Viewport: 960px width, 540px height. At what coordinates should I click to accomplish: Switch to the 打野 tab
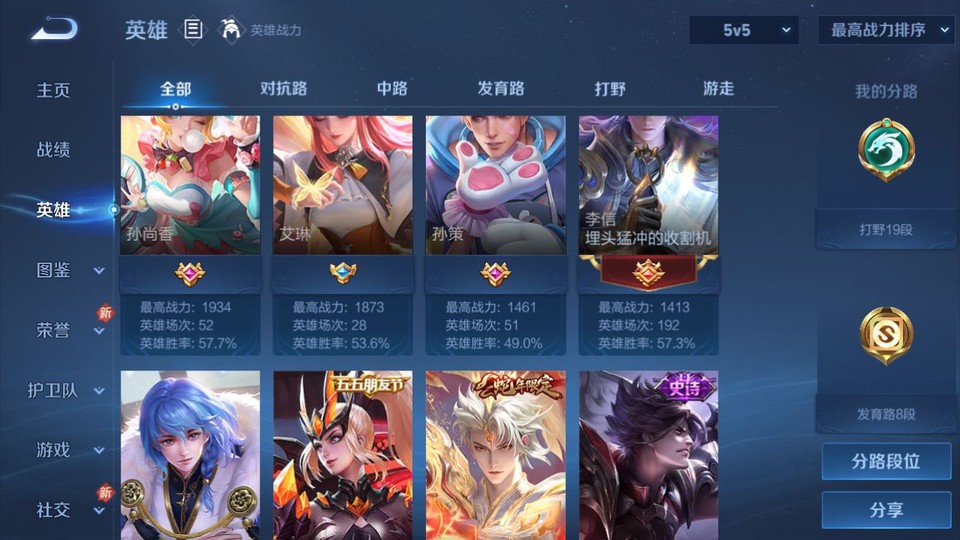point(610,89)
